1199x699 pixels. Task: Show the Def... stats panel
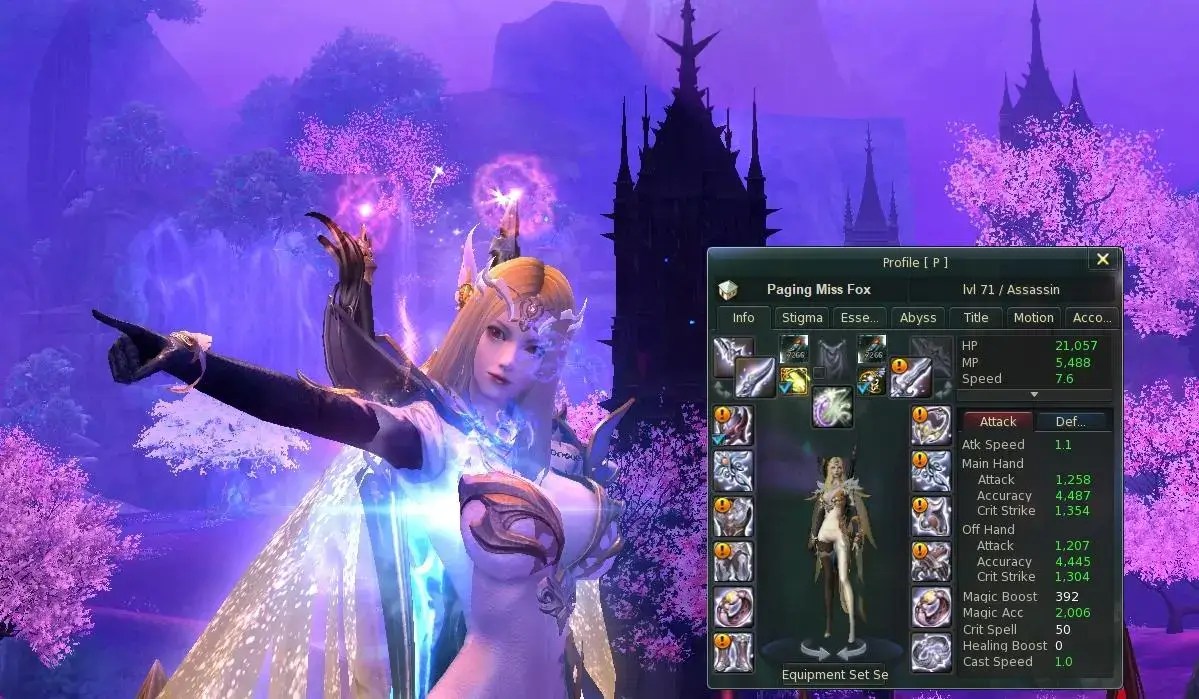1070,422
